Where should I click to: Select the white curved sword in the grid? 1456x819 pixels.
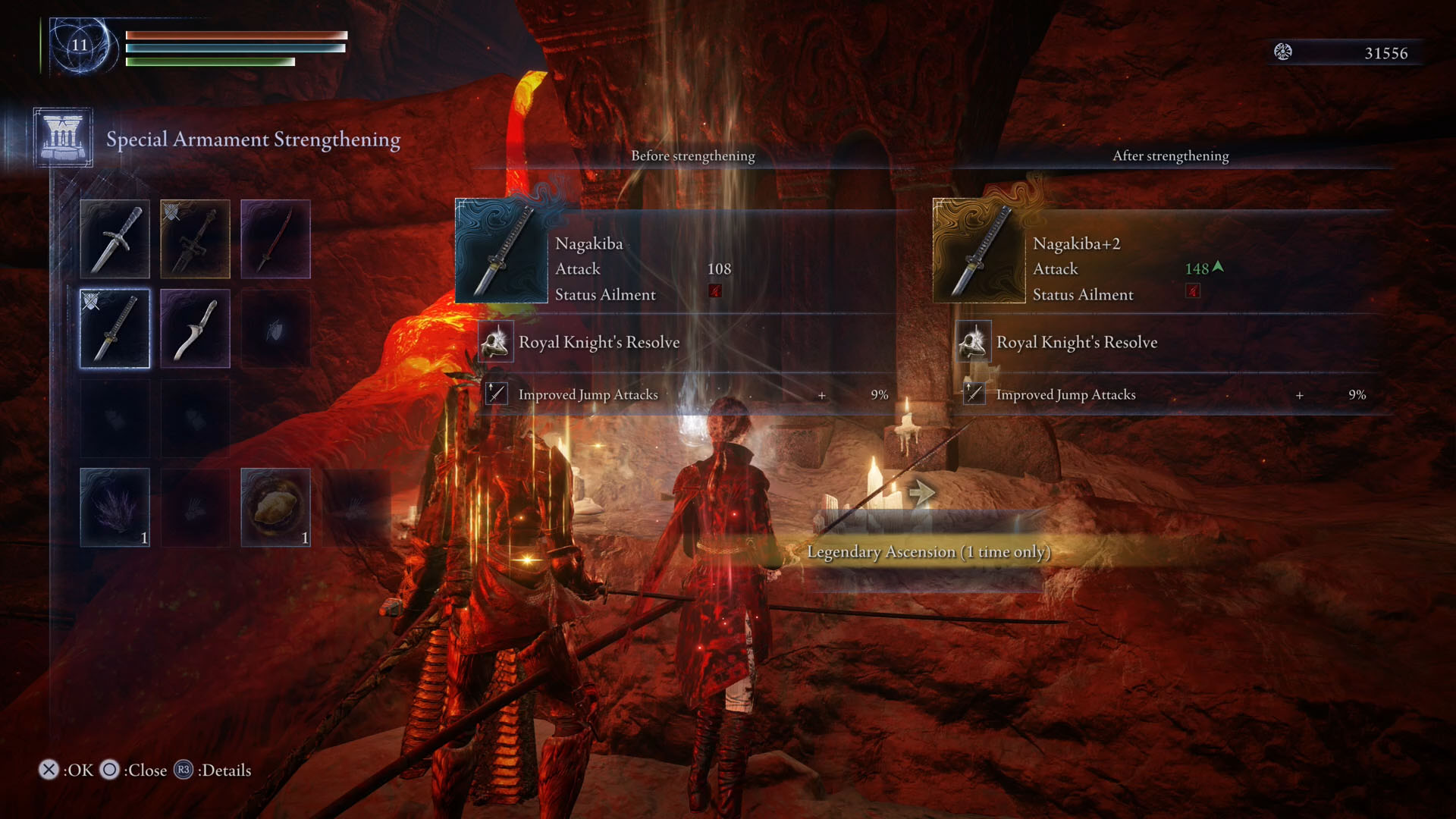(x=196, y=328)
